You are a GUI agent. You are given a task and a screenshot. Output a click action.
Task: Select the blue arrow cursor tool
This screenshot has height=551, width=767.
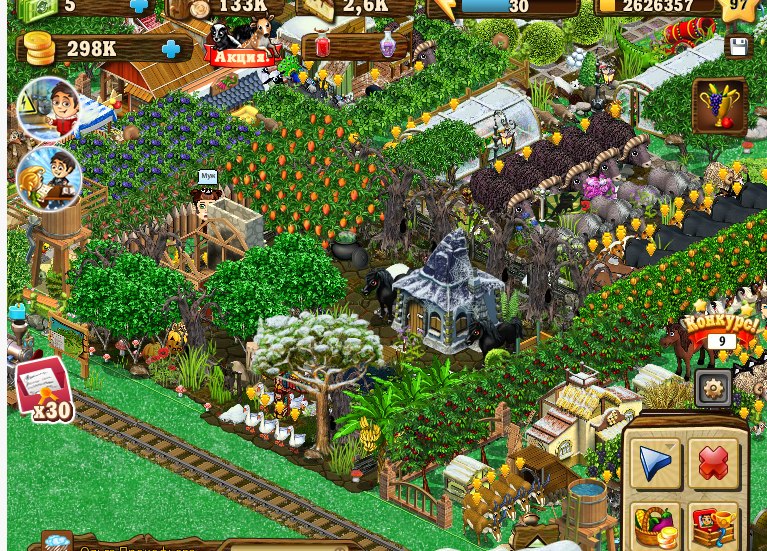coord(655,463)
